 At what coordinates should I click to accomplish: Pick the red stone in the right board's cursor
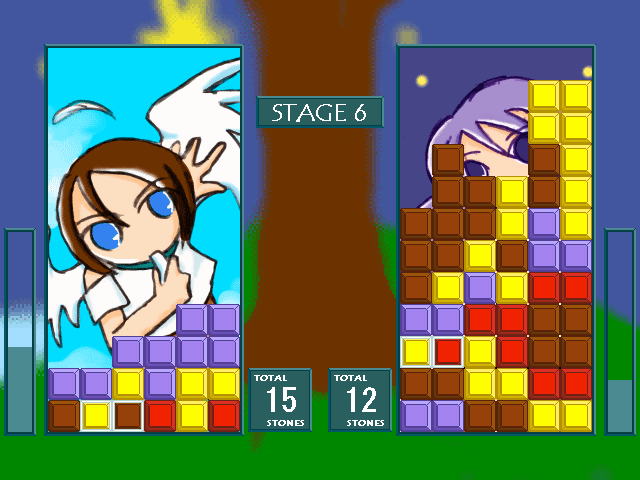448,351
